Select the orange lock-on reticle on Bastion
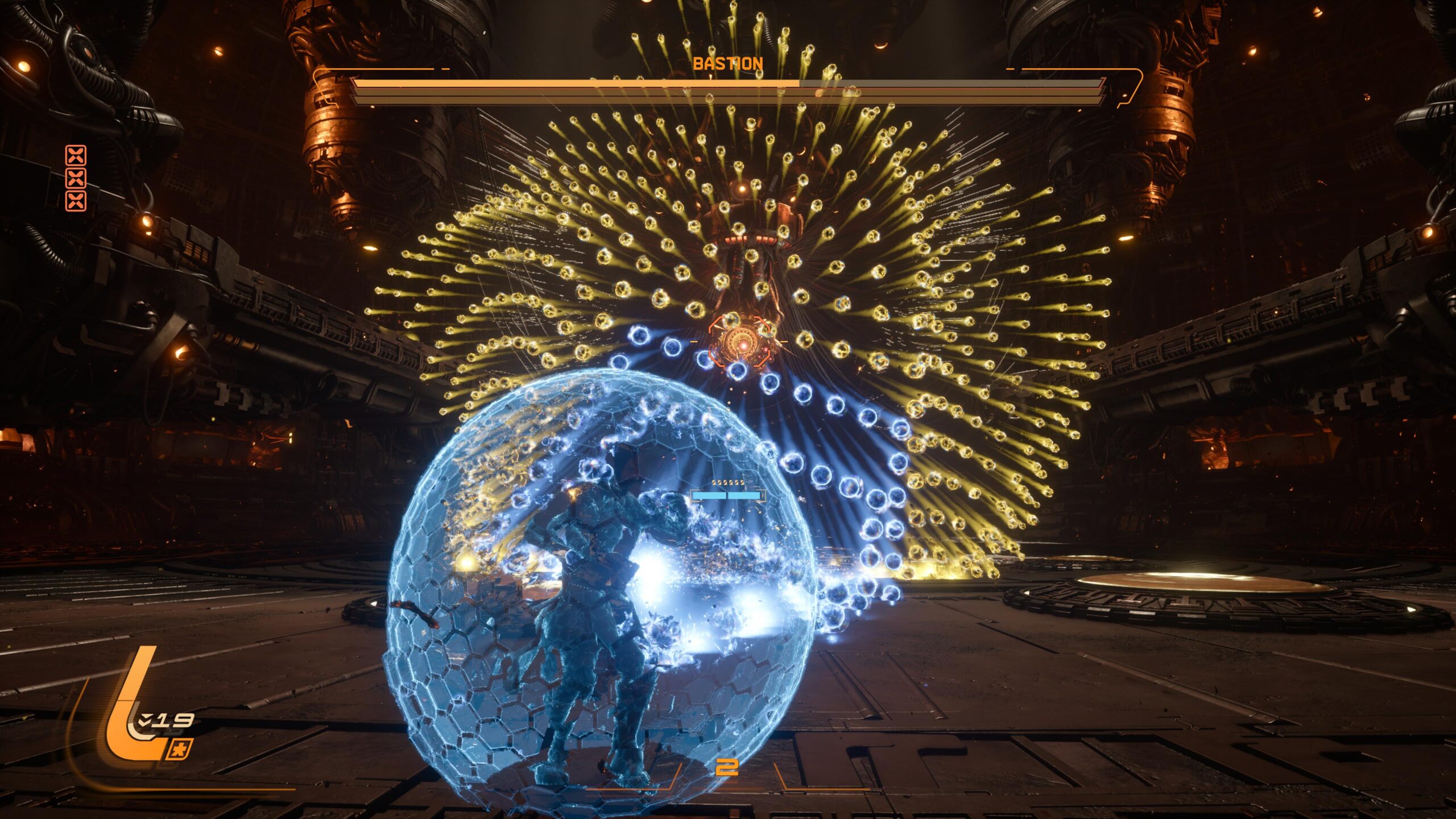This screenshot has height=819, width=1456. (x=740, y=342)
